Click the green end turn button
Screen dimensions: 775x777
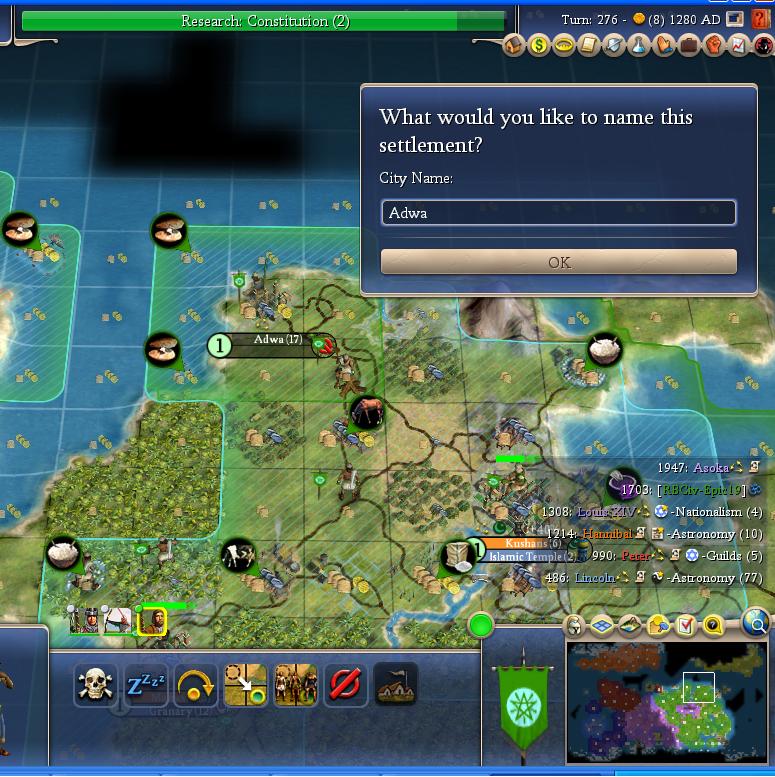[481, 626]
